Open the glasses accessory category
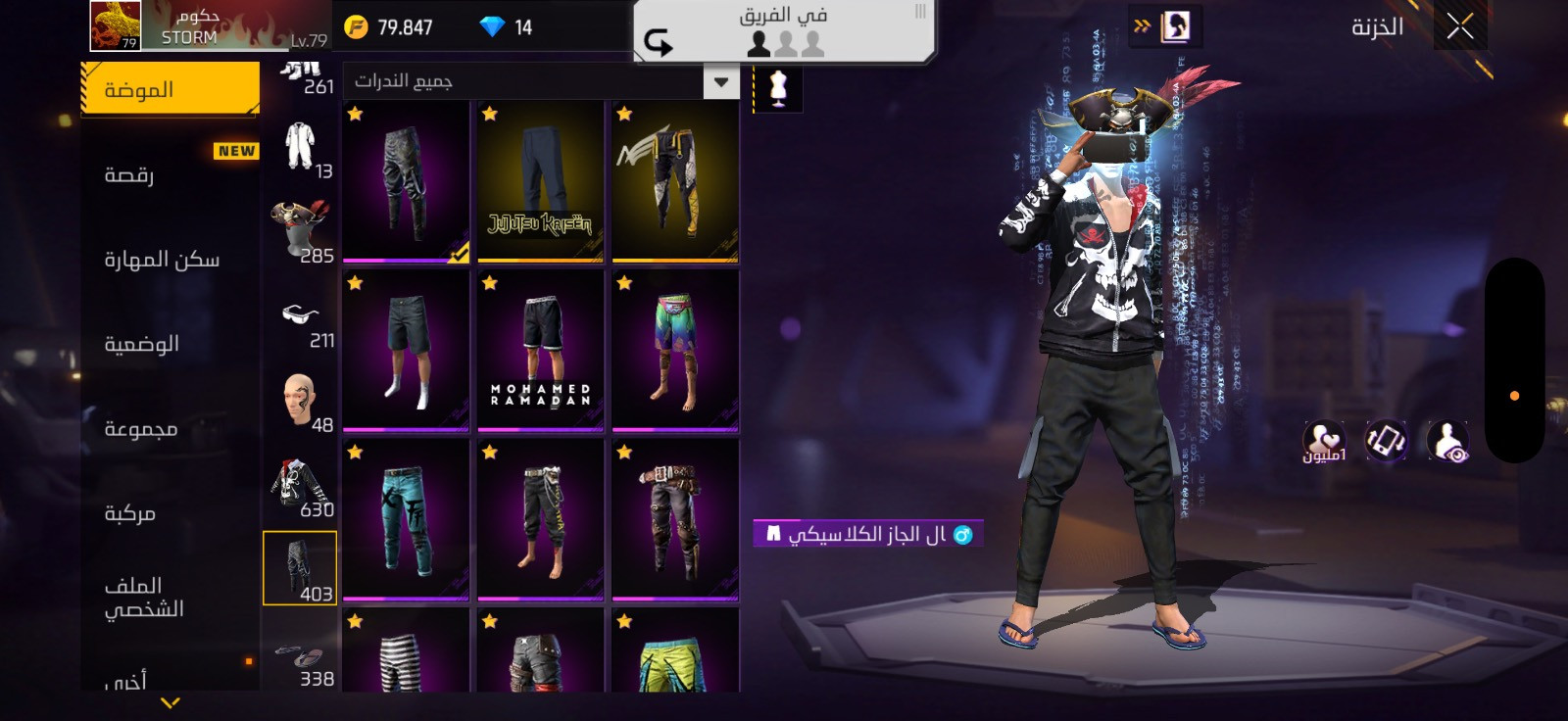 click(x=300, y=318)
